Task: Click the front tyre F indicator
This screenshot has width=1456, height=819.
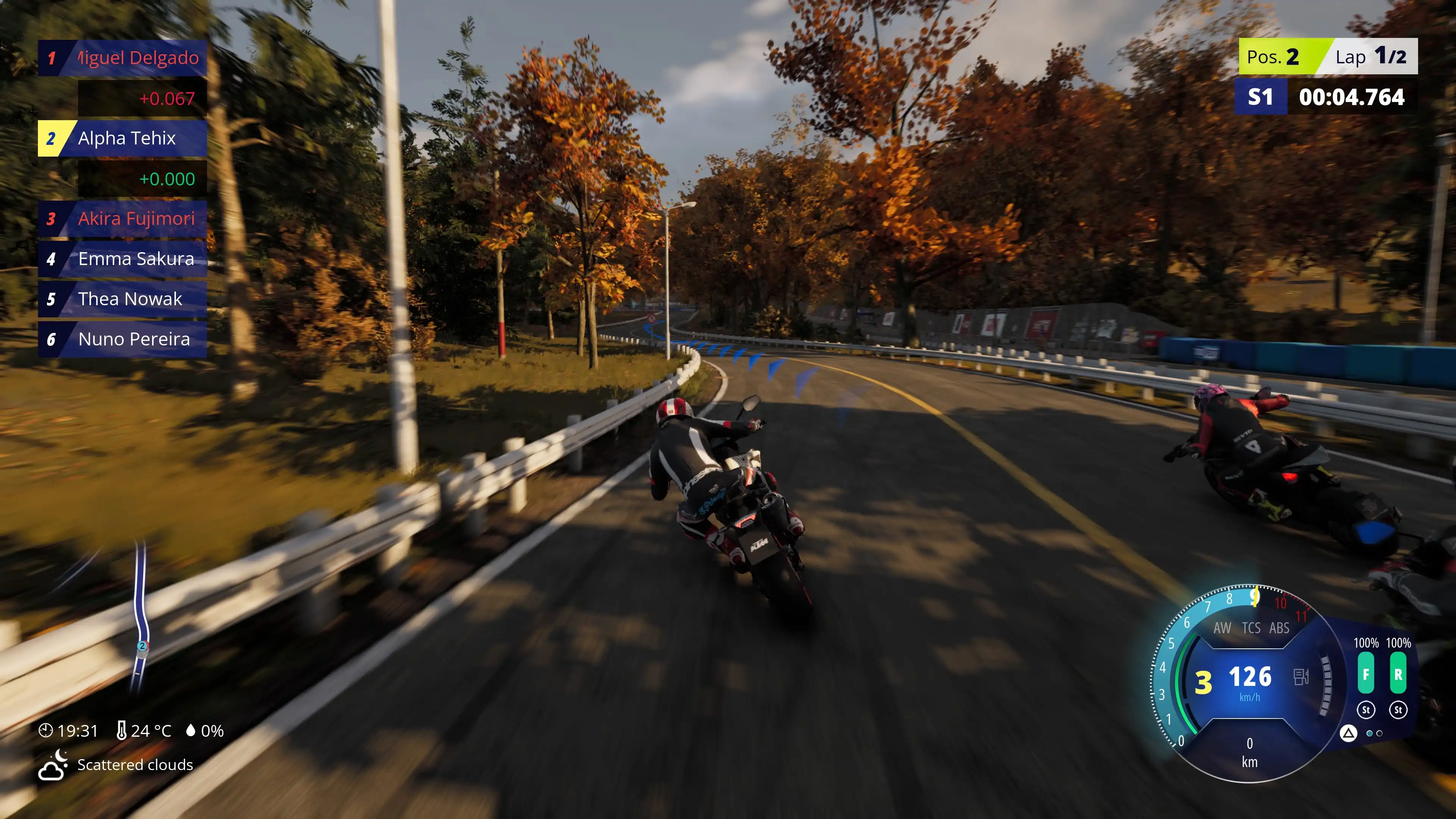Action: click(x=1365, y=674)
